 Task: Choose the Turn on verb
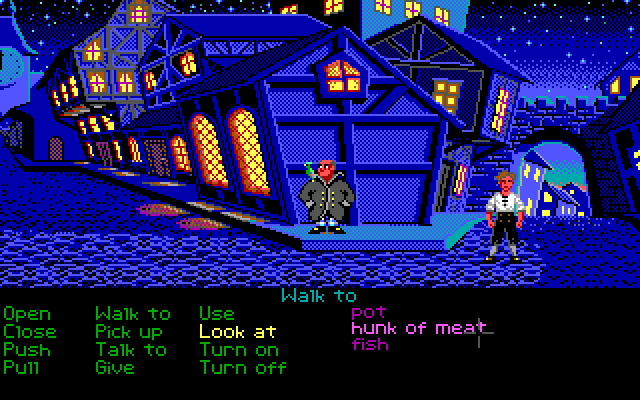click(x=239, y=349)
